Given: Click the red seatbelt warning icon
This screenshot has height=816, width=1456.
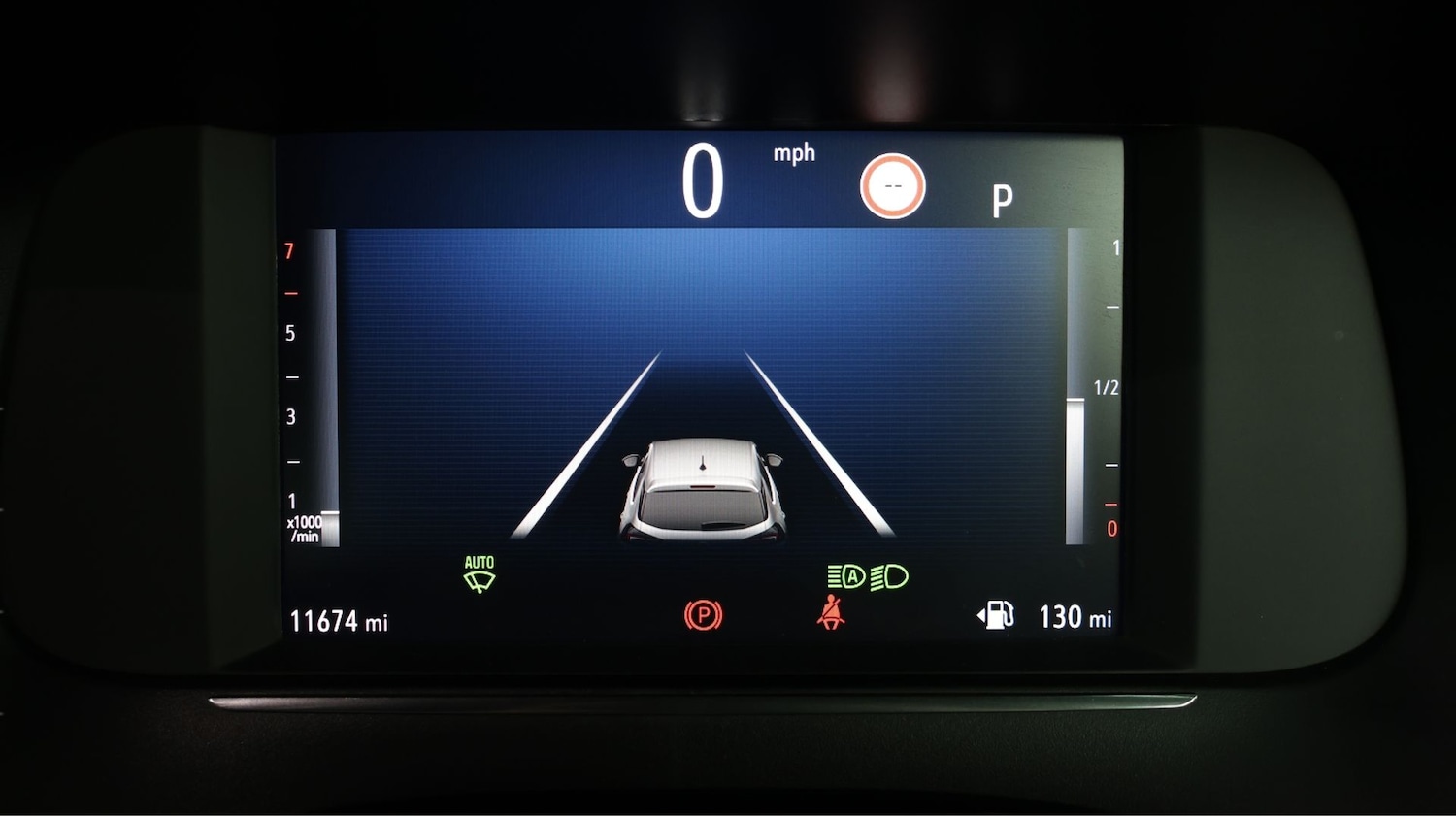Looking at the screenshot, I should point(830,613).
